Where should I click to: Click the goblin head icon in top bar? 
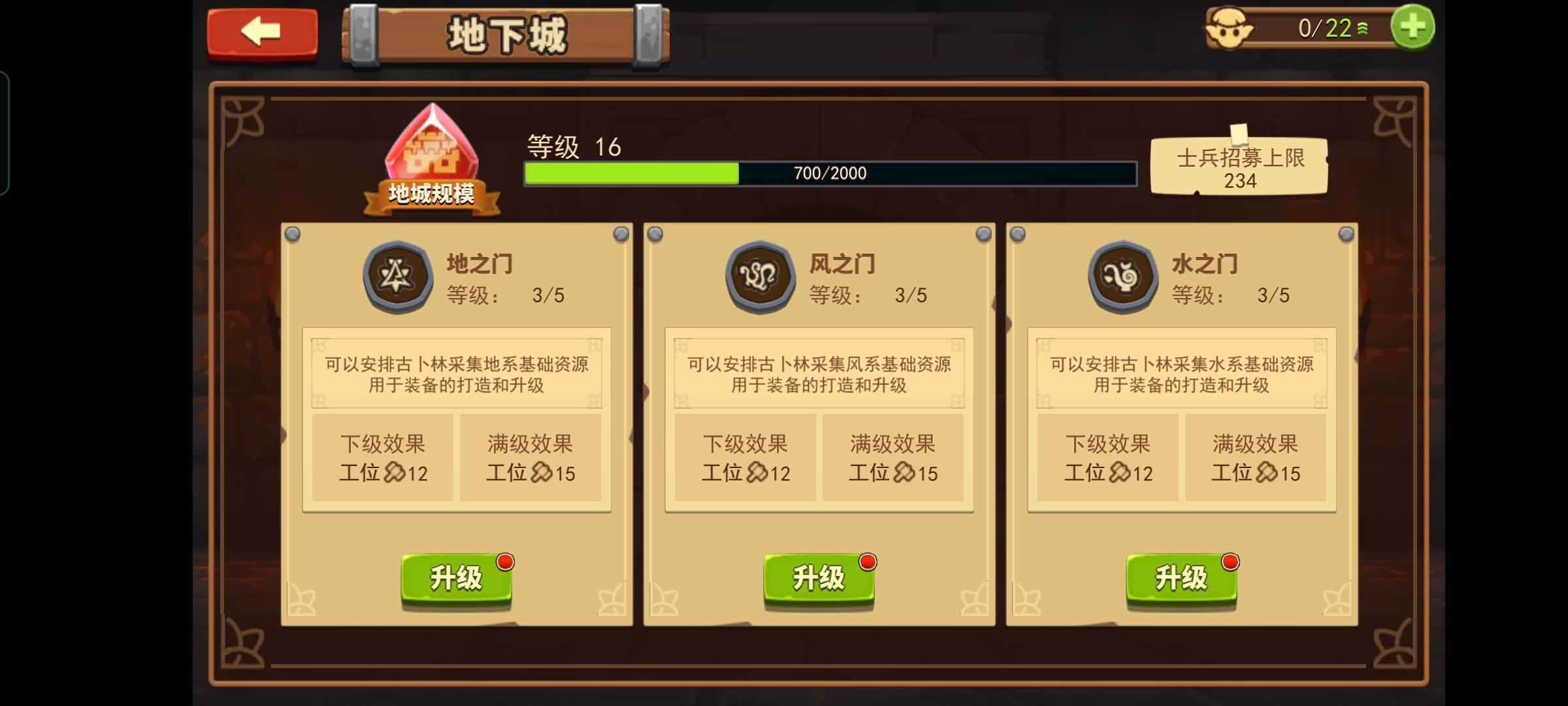pos(1230,27)
